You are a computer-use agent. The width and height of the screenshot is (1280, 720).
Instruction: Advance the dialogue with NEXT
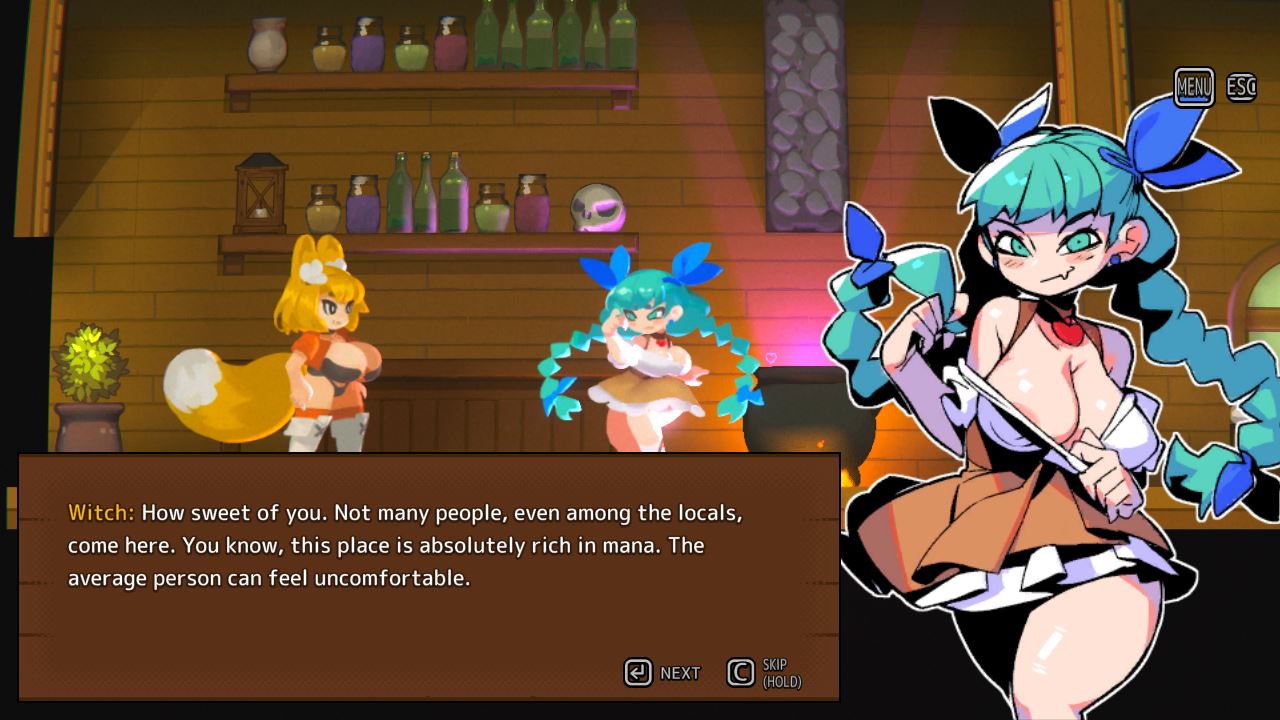tap(662, 673)
